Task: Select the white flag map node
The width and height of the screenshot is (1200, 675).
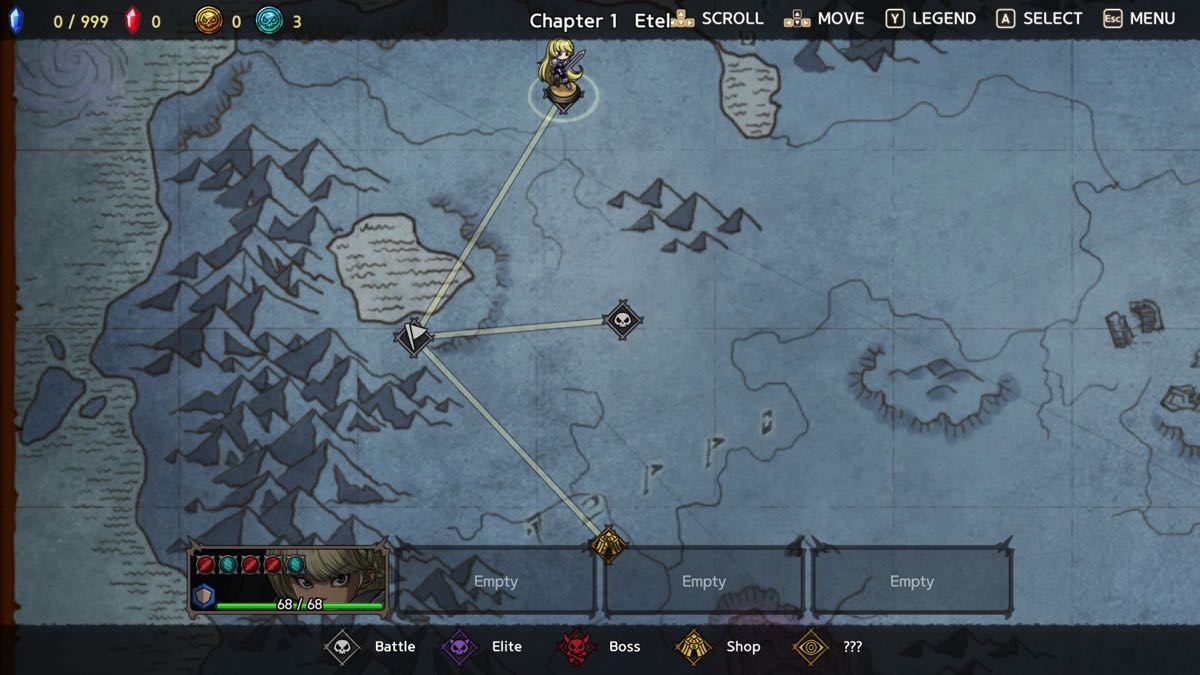Action: coord(413,336)
